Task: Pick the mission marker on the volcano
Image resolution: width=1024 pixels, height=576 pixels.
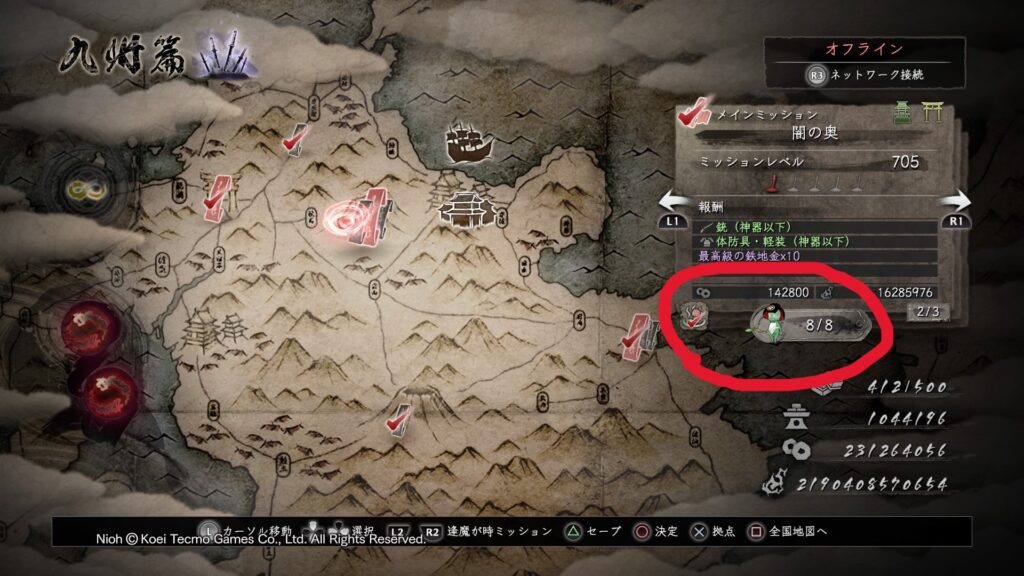Action: click(x=401, y=416)
